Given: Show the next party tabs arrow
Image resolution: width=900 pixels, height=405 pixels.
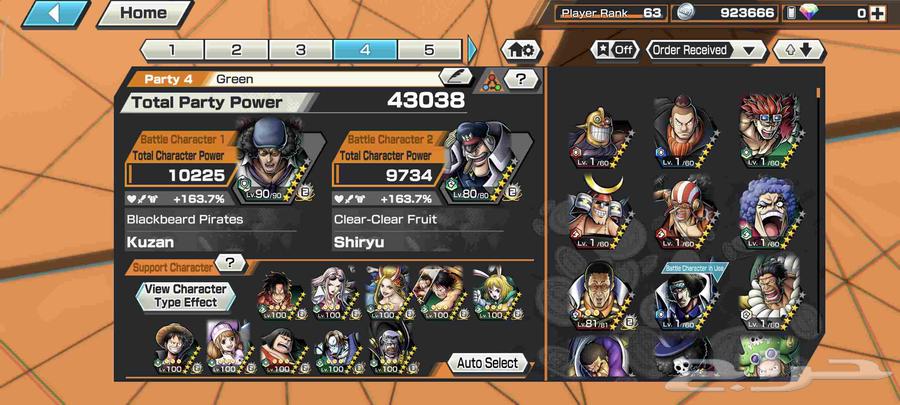Looking at the screenshot, I should tap(473, 49).
